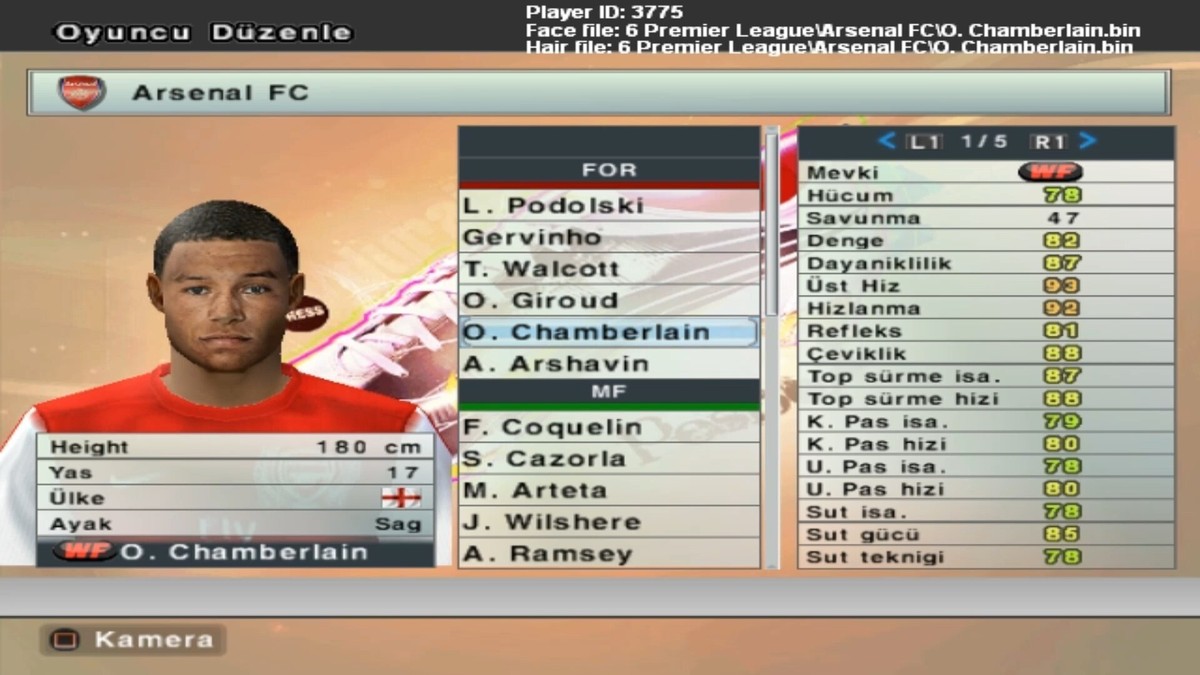Select the Hücum stat row
Screen dimensions: 1200x675
pyautogui.click(x=985, y=195)
